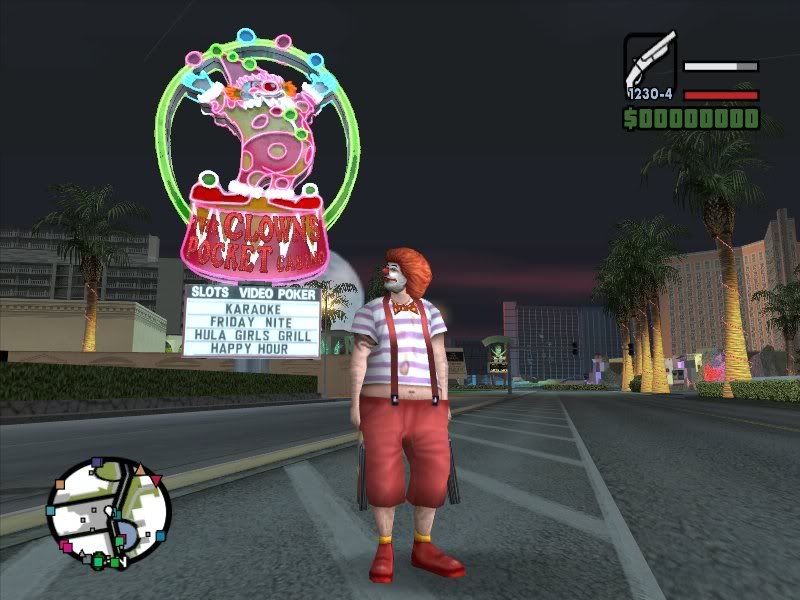Screen dimensions: 800x600
Task: Select the shotgun weapon icon
Action: pyautogui.click(x=650, y=62)
